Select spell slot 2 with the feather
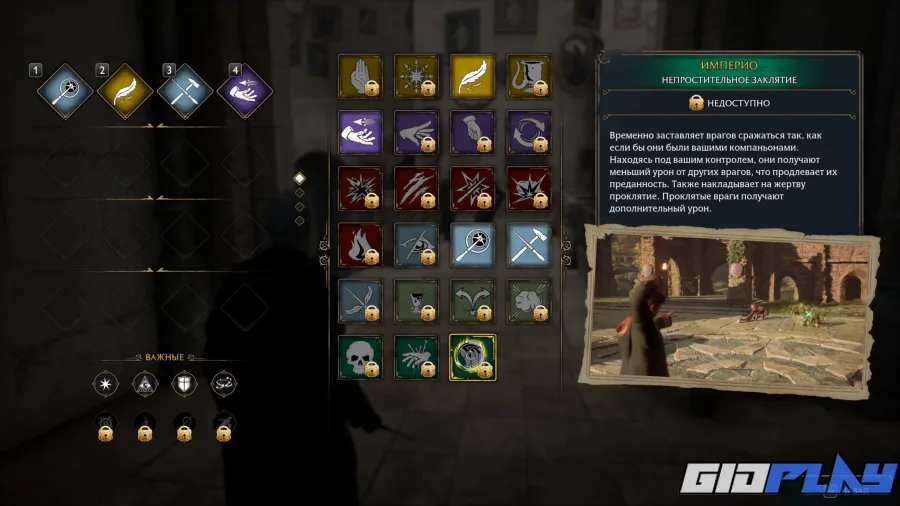The width and height of the screenshot is (900, 506). 125,92
